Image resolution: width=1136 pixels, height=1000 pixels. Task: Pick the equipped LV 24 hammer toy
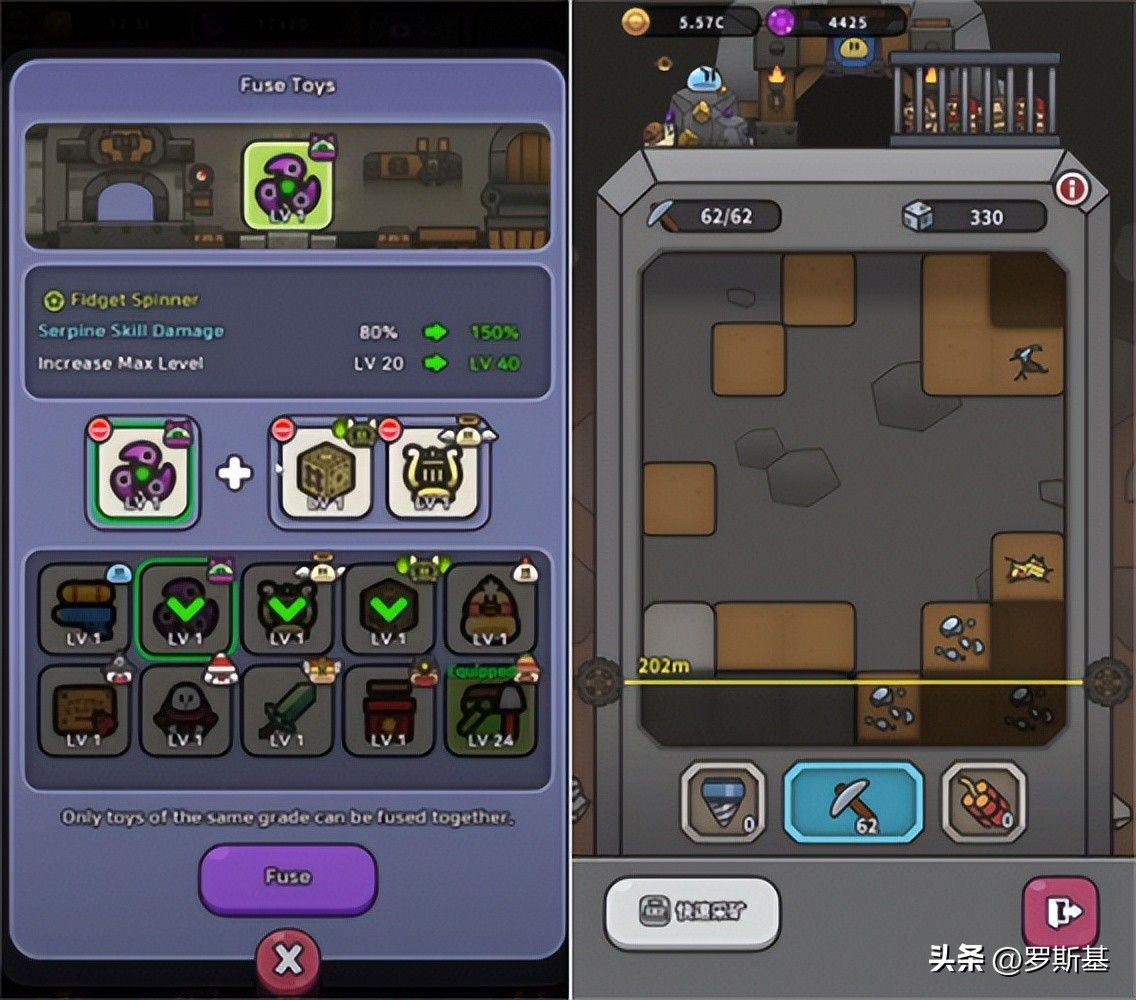[490, 710]
